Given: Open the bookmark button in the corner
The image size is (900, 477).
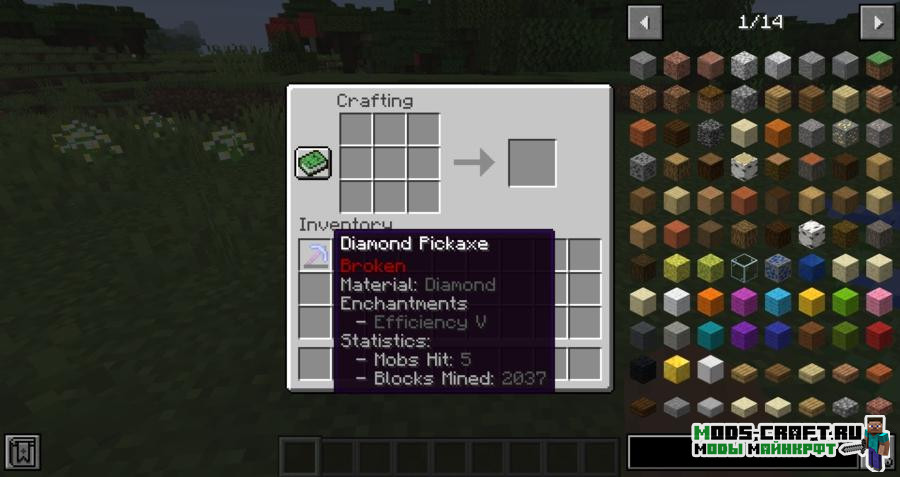Looking at the screenshot, I should coord(22,452).
